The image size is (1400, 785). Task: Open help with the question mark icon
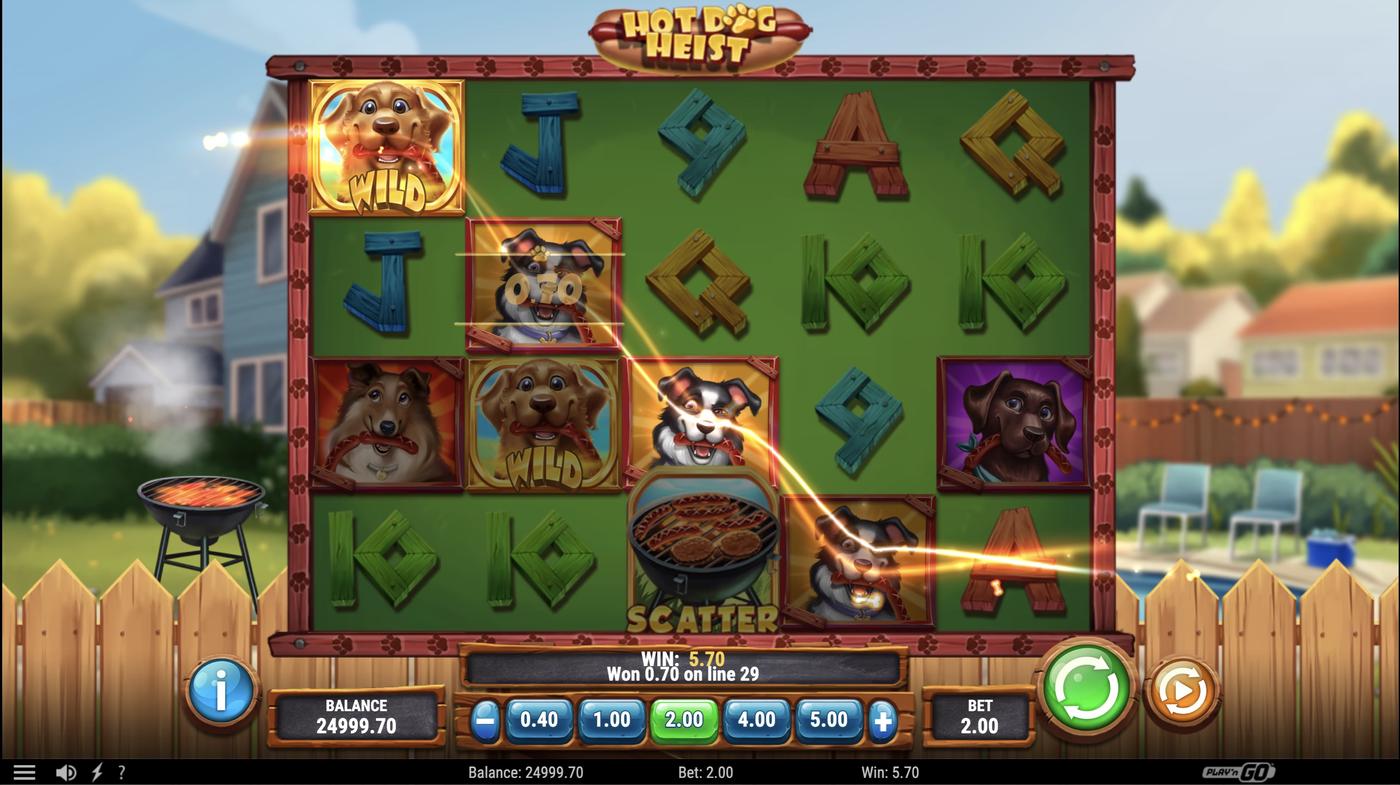click(x=122, y=770)
